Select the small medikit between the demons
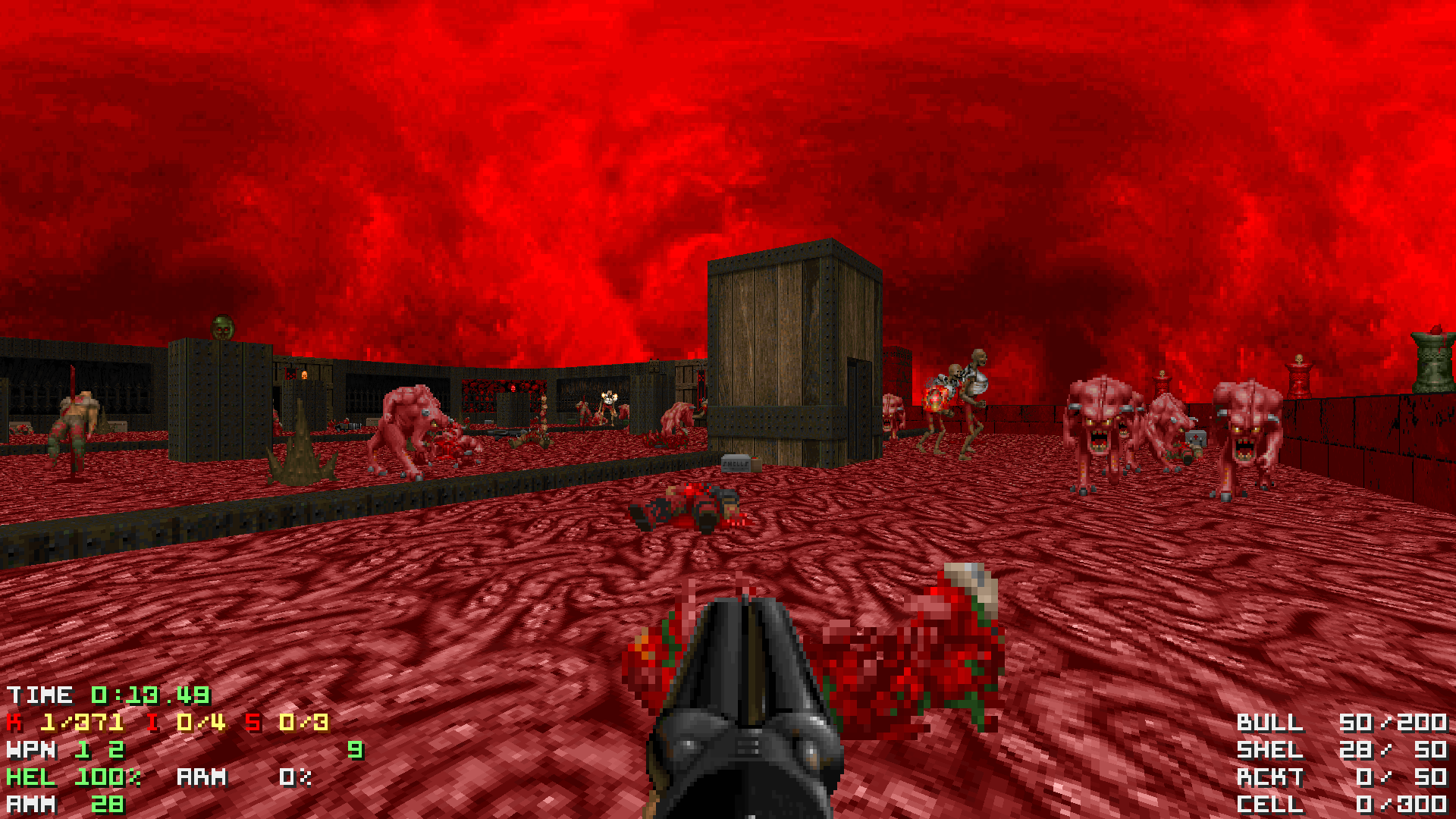Screen dimensions: 1456x819 tap(1197, 438)
